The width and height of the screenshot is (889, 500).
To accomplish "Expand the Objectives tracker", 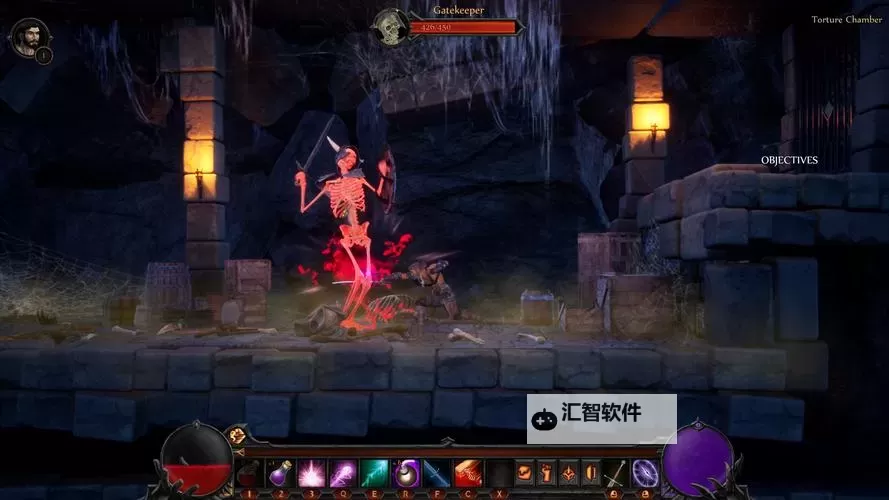I will [789, 160].
